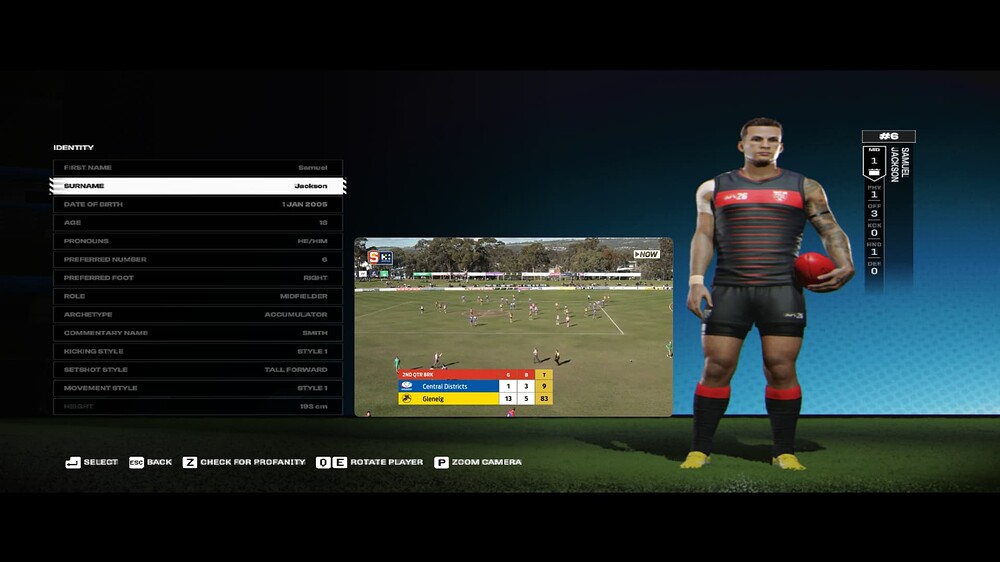This screenshot has height=562, width=1000.
Task: Open the Movement Style option
Action: click(197, 388)
